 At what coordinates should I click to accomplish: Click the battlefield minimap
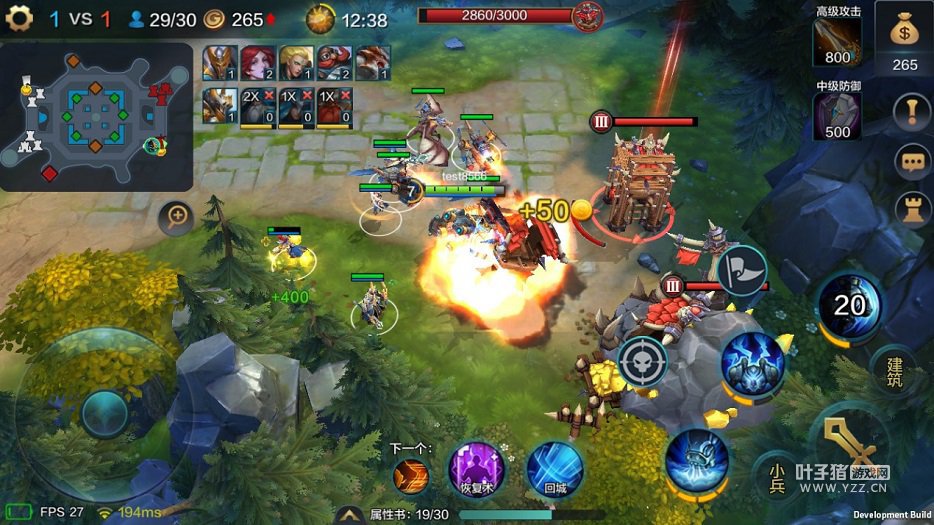[x=97, y=116]
